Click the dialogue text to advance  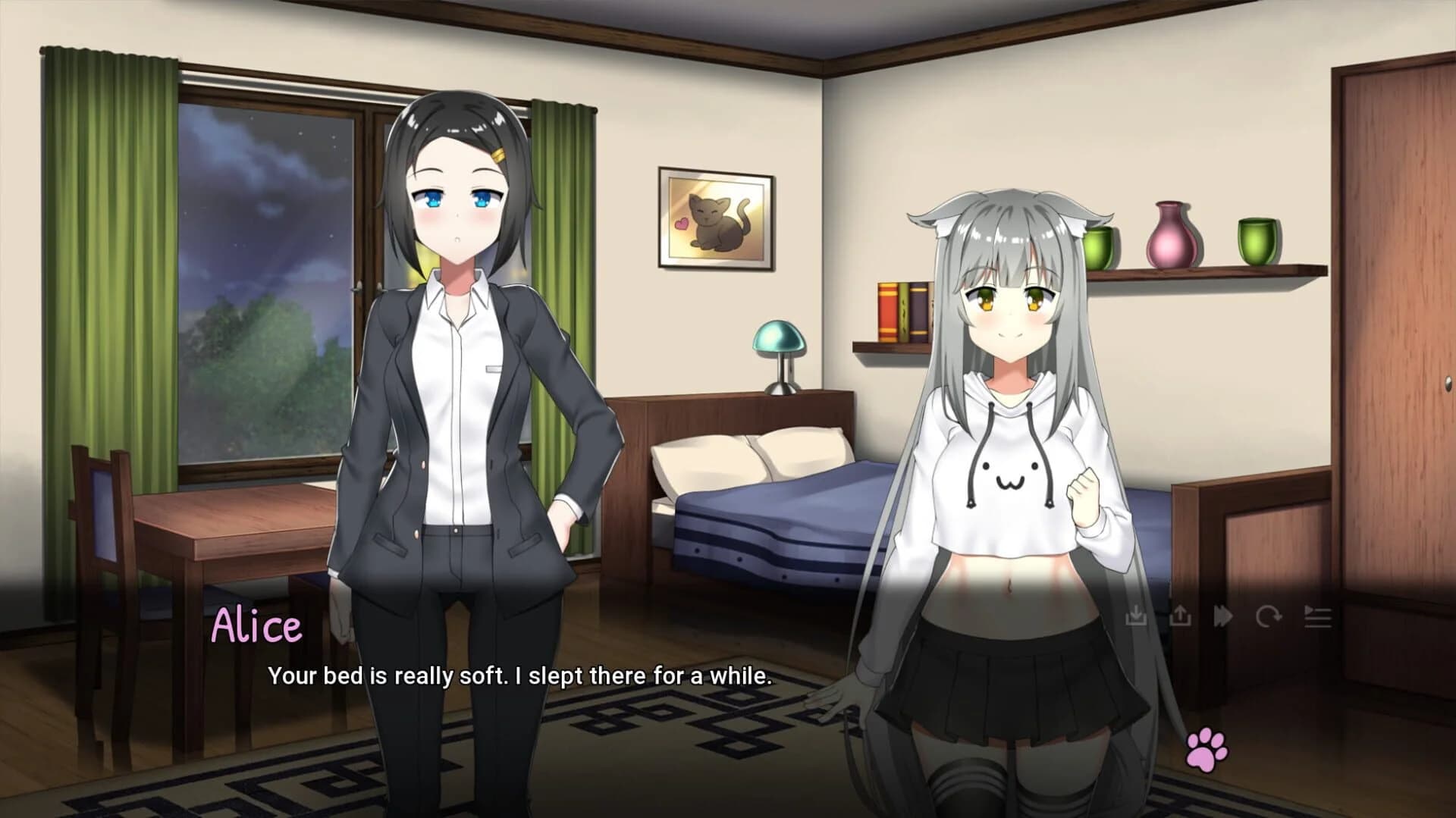point(520,677)
